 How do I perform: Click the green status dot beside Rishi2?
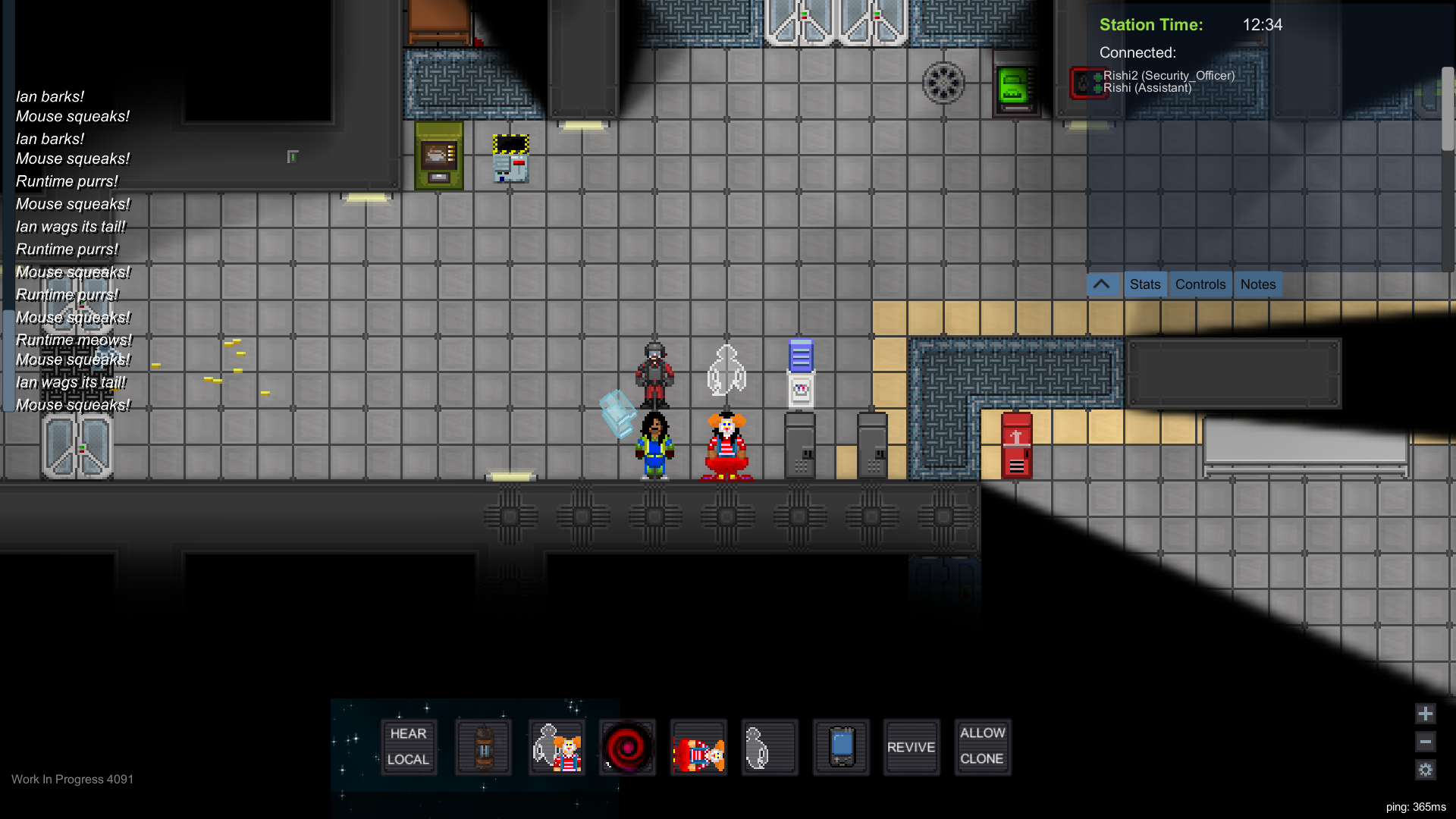[1098, 76]
